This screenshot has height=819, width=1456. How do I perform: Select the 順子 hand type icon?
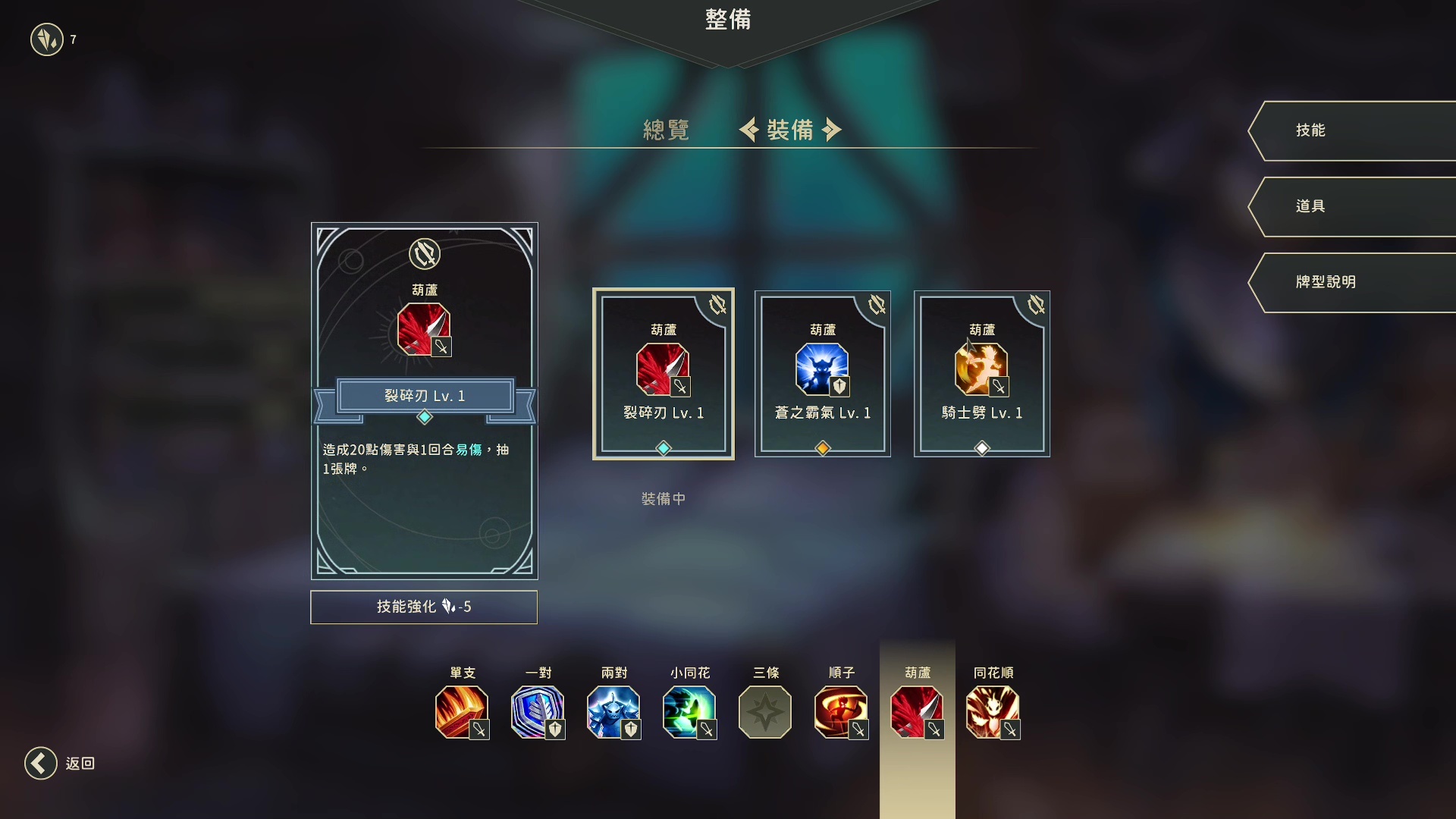tap(841, 712)
